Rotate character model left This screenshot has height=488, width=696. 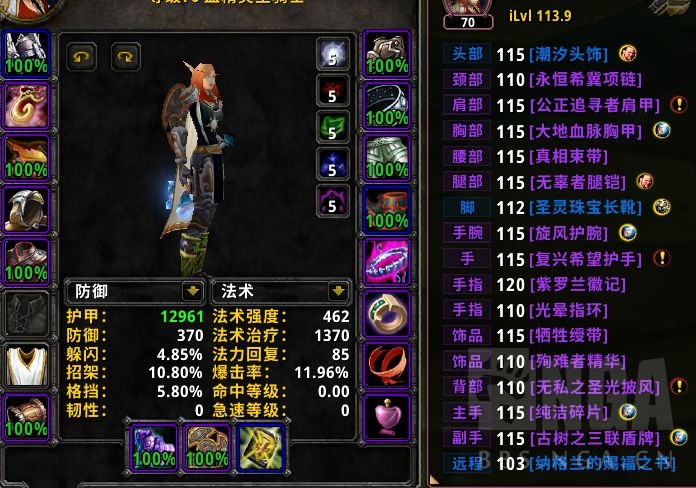coord(81,56)
